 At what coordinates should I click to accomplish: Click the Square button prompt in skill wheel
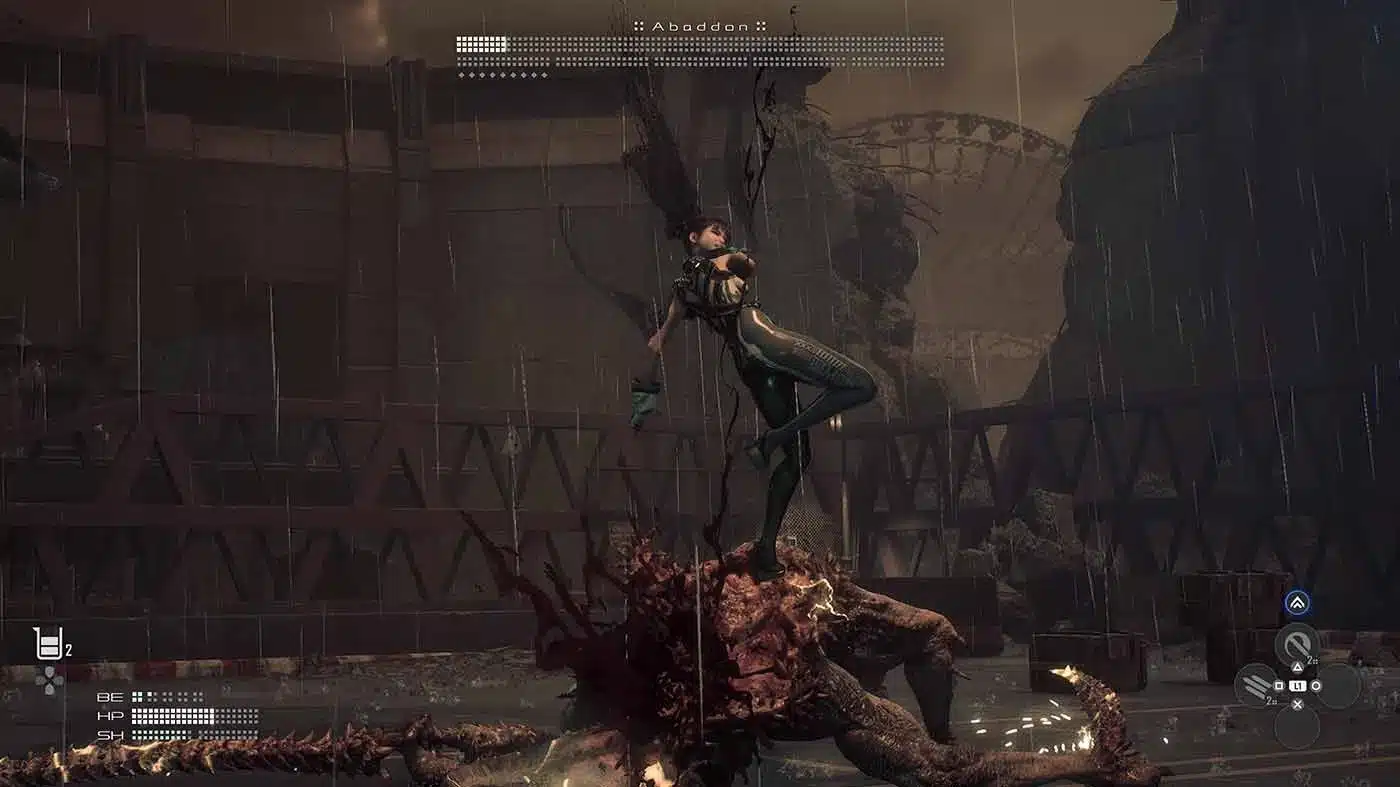tap(1278, 686)
